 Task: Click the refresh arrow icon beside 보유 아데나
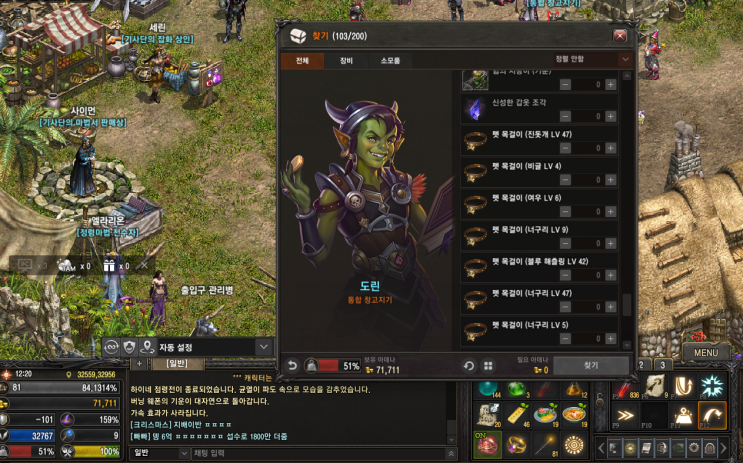coord(468,366)
